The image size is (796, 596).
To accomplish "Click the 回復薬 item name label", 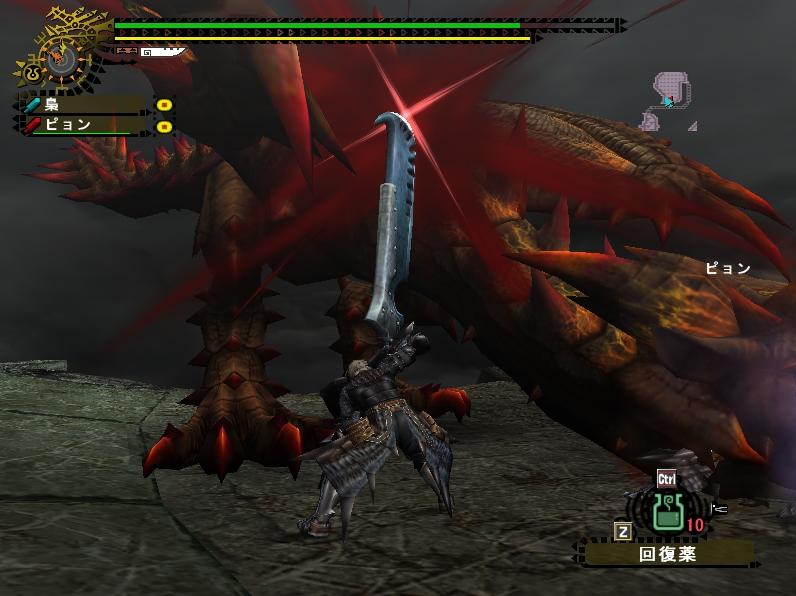I will [668, 552].
